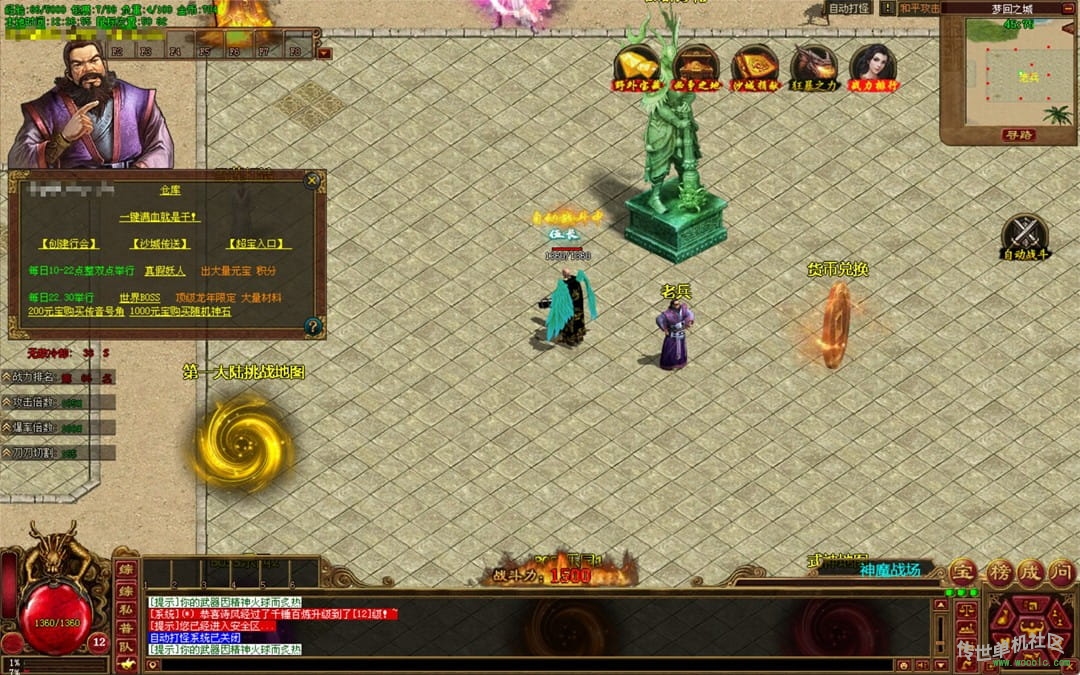The image size is (1080, 675).
Task: Expand the 战力排名 stat row
Action: tap(7, 377)
